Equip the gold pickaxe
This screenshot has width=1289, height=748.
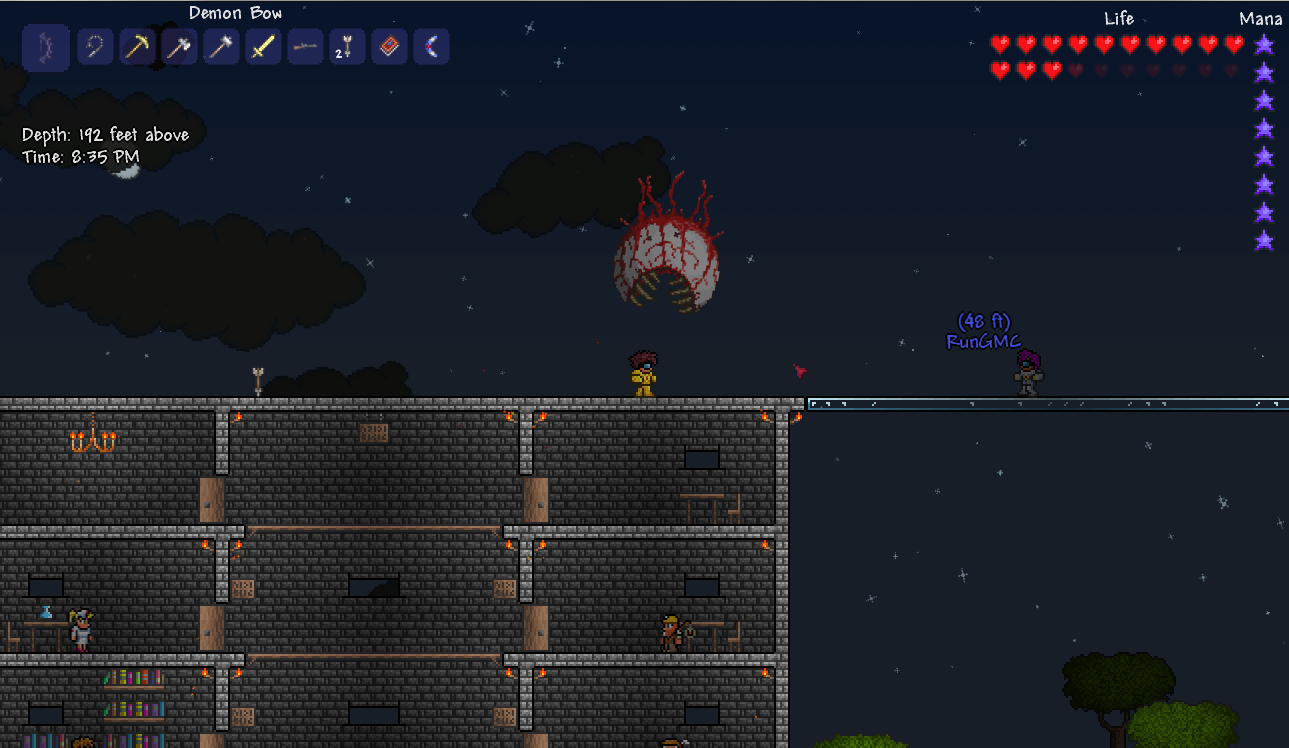pyautogui.click(x=137, y=47)
